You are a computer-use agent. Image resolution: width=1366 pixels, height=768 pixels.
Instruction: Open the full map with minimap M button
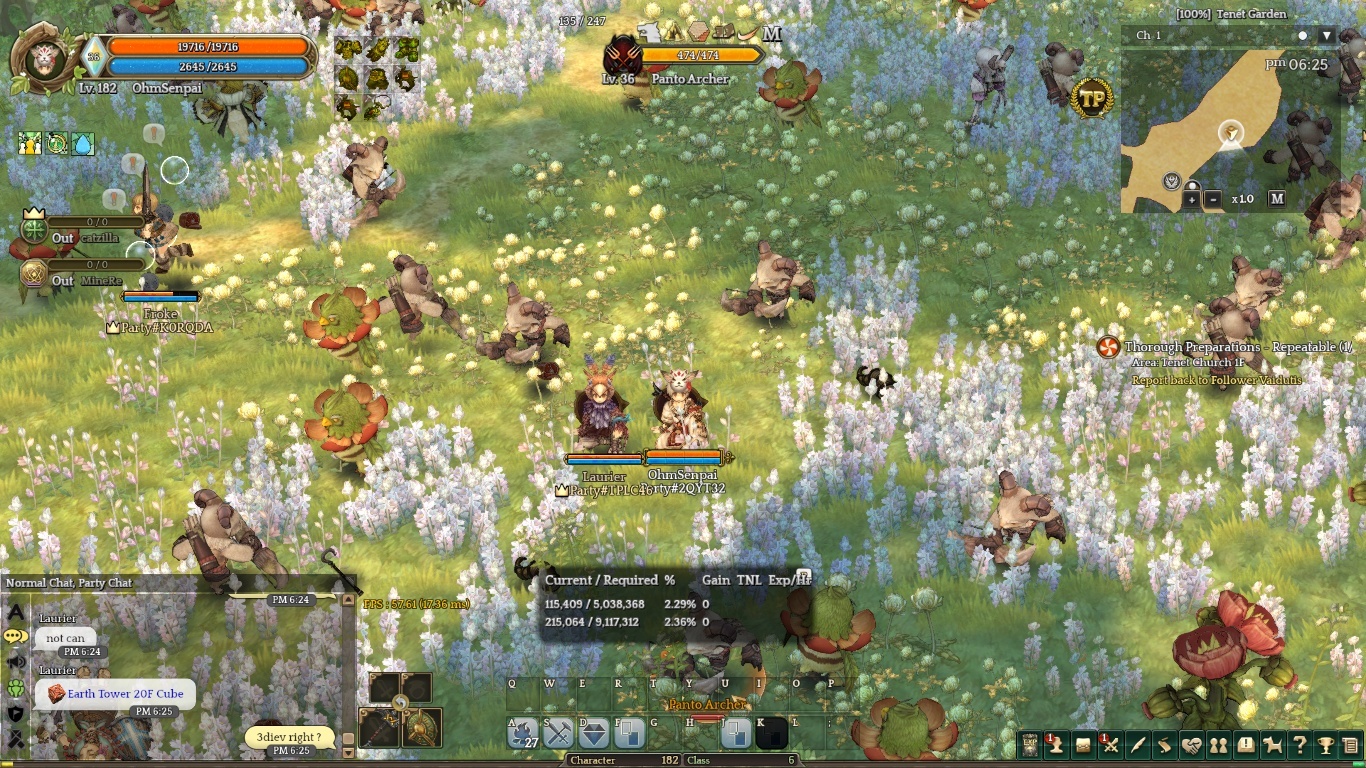coord(1277,199)
